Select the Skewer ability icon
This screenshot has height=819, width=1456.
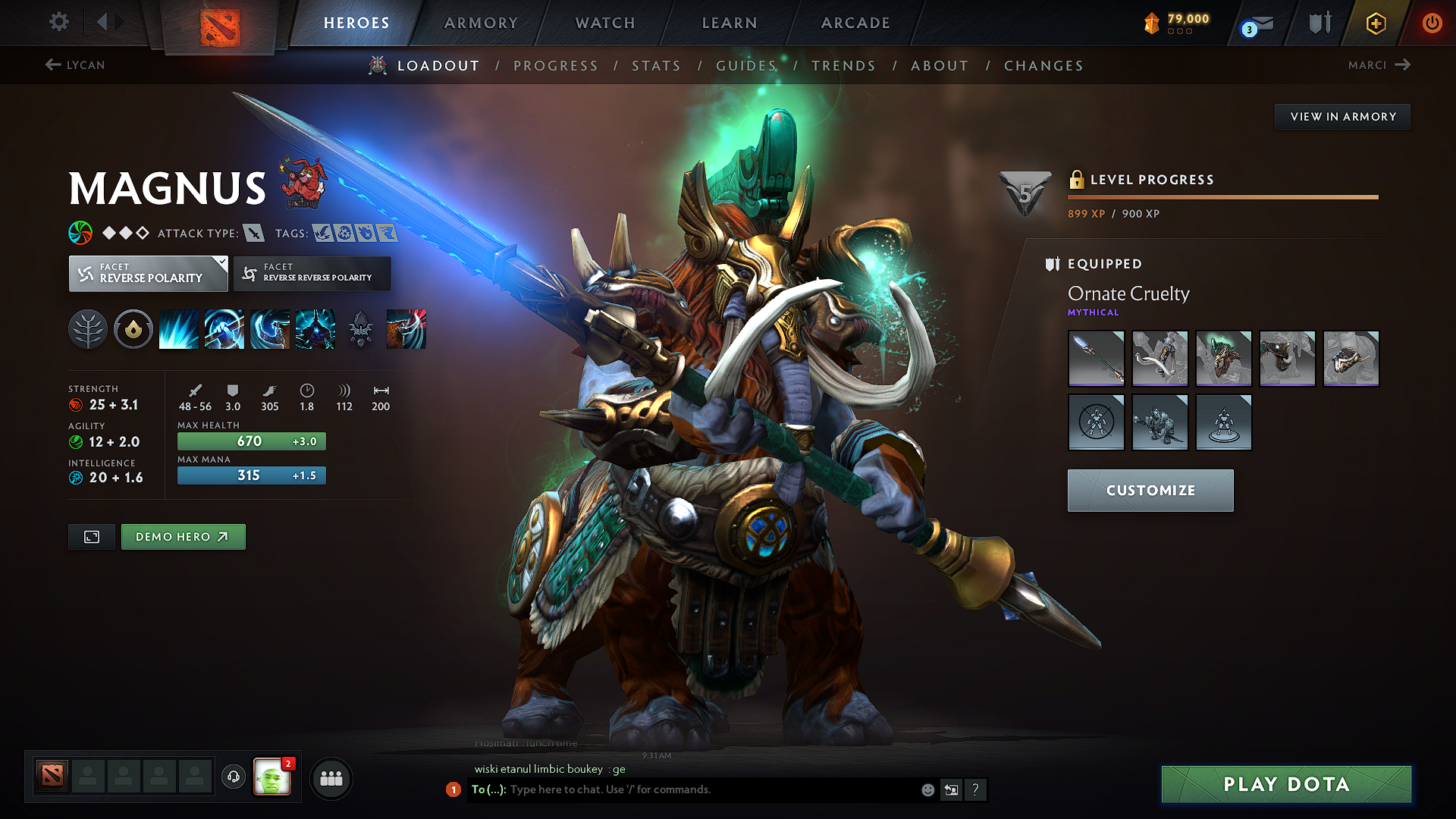(x=269, y=328)
